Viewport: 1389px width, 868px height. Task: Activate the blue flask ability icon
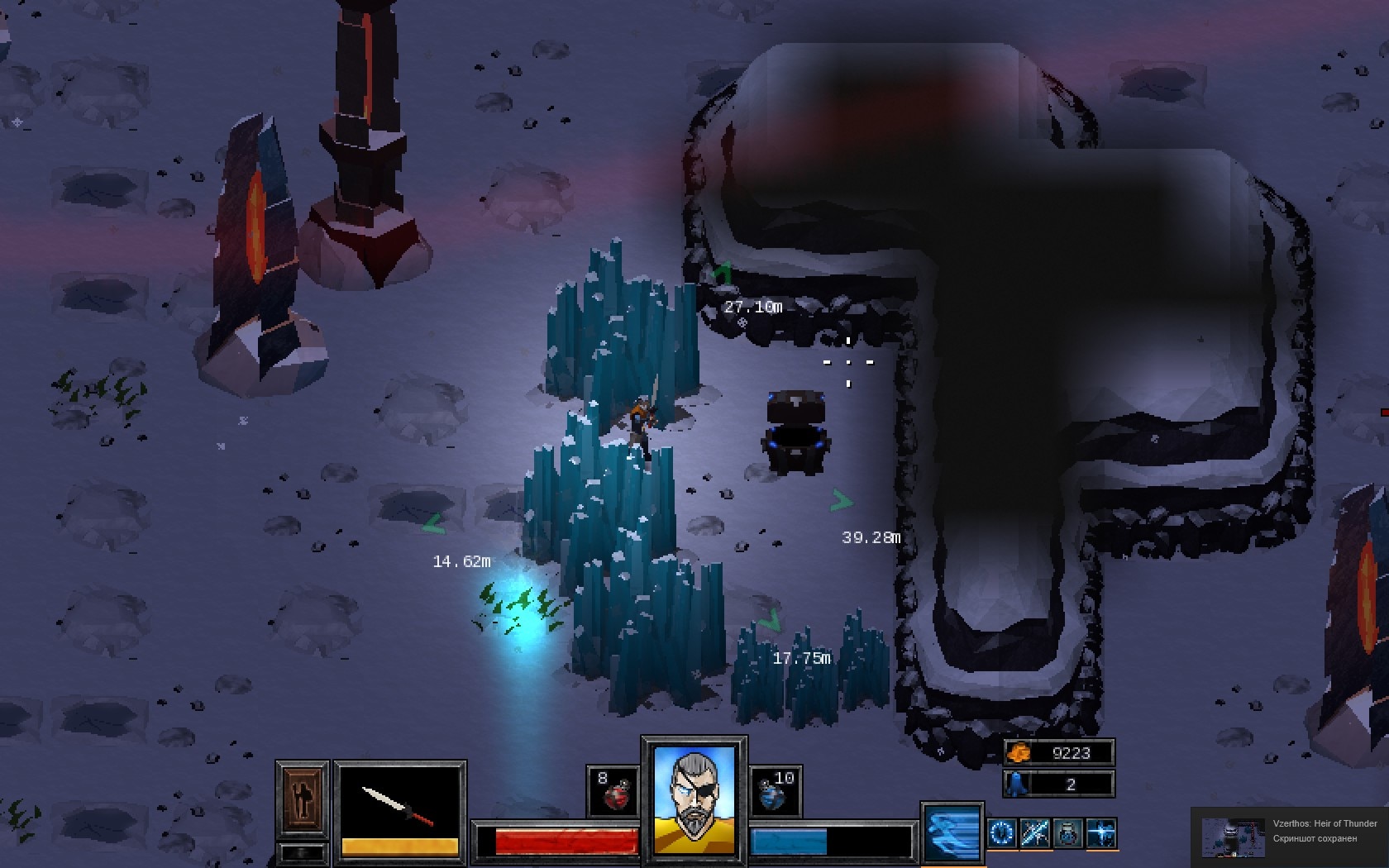(1068, 832)
